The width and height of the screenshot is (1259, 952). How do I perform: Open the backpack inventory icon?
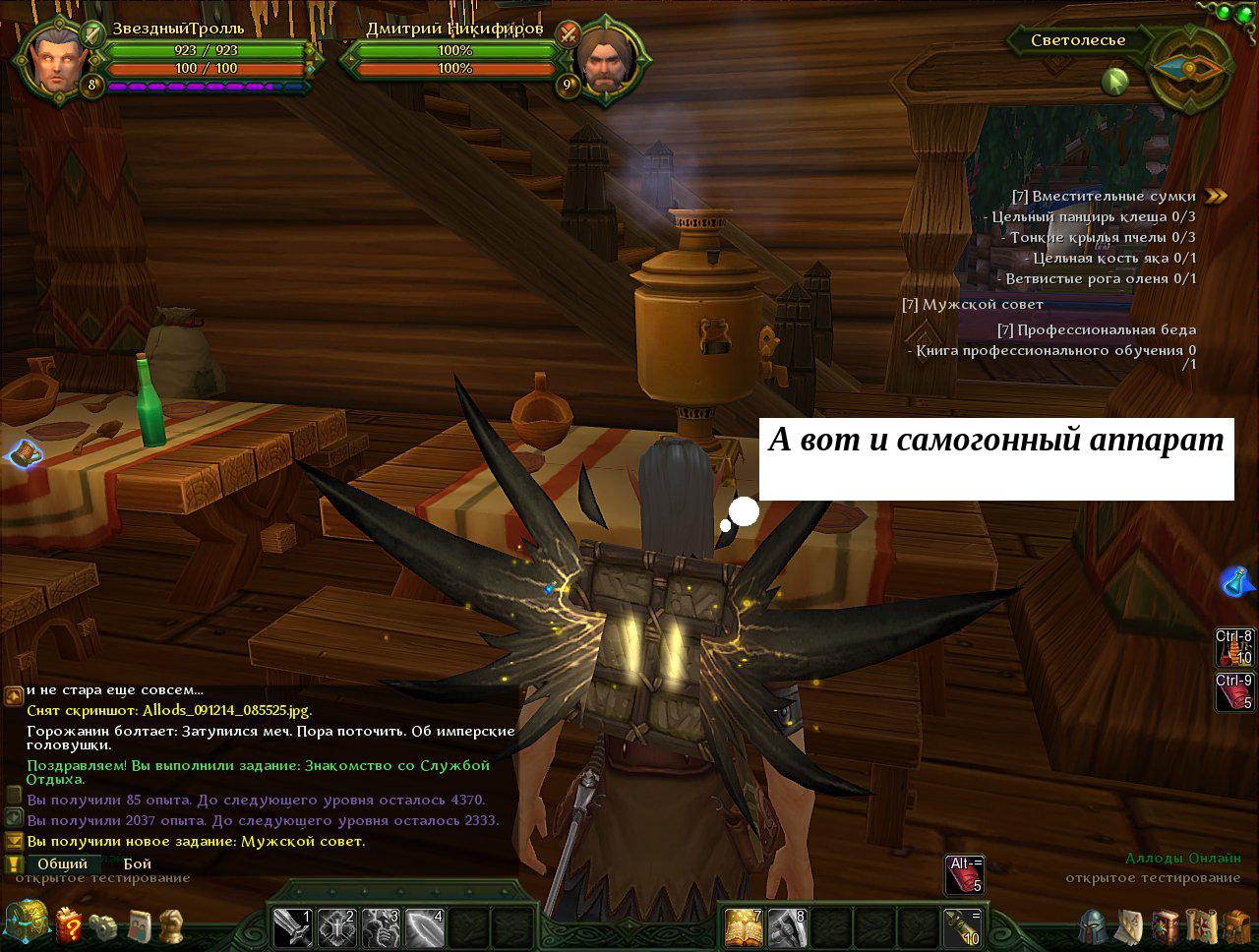1236,926
